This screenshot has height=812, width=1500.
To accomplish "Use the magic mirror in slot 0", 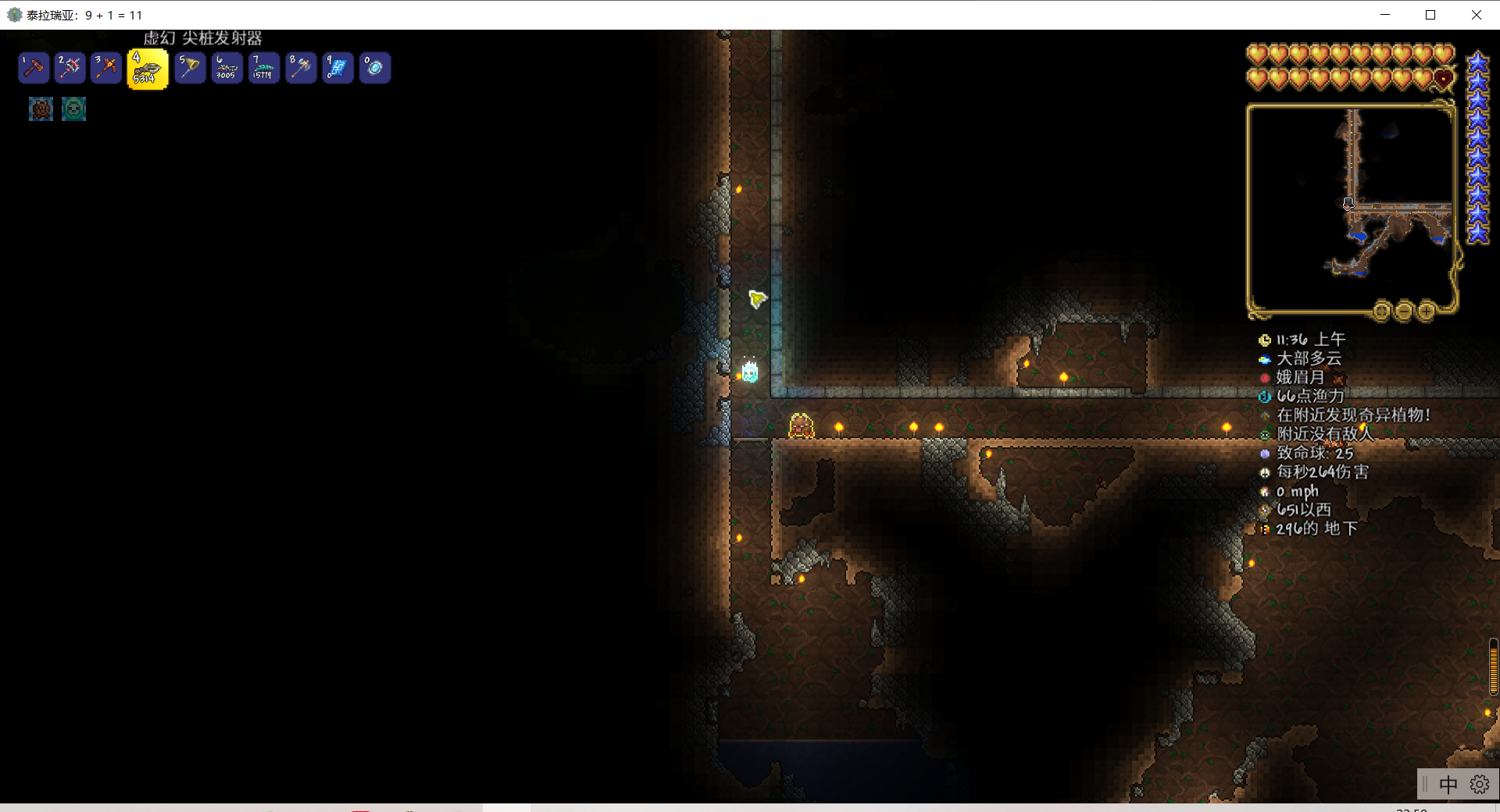I will (375, 68).
